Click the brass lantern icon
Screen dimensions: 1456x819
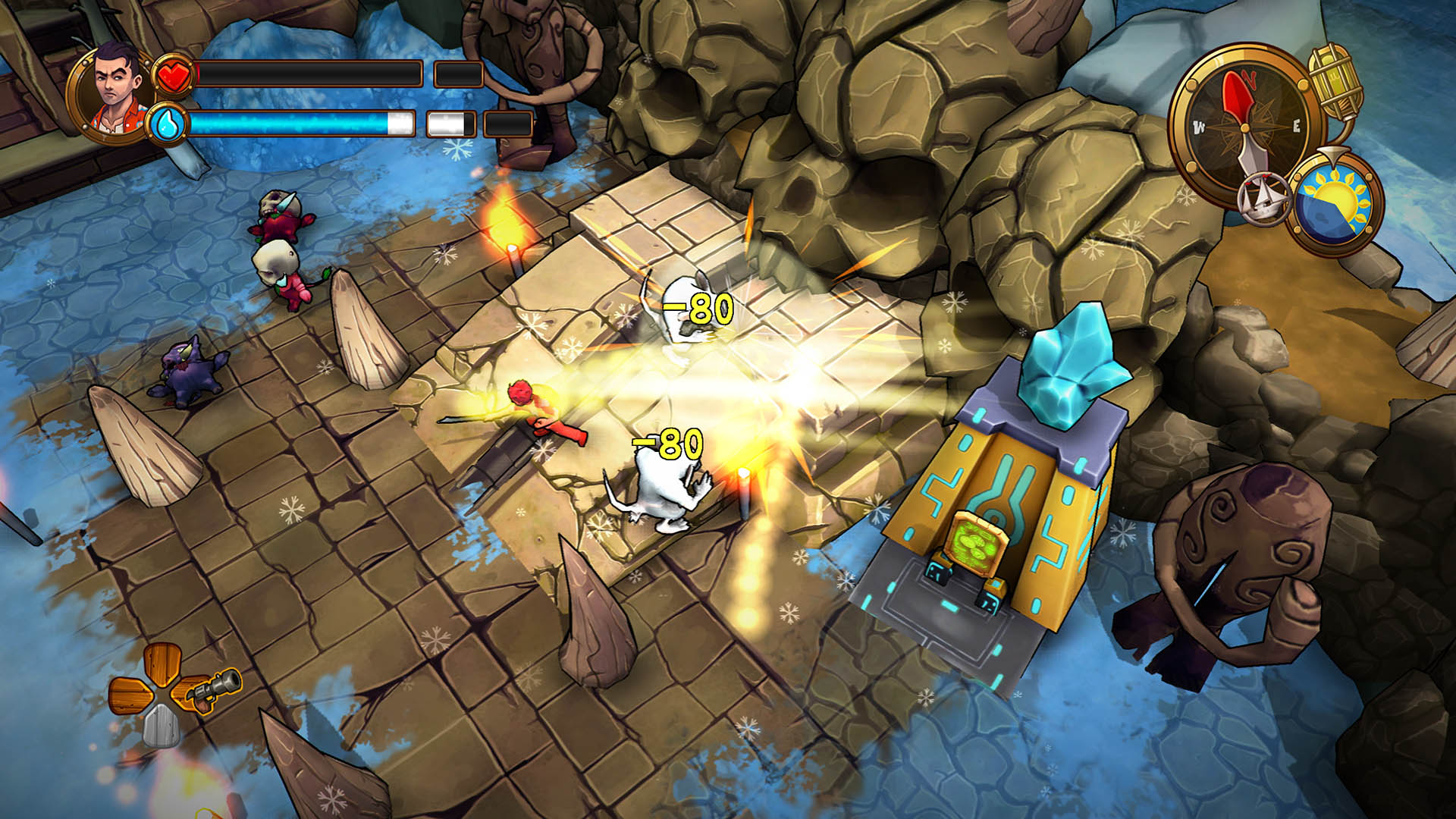coord(1336,82)
